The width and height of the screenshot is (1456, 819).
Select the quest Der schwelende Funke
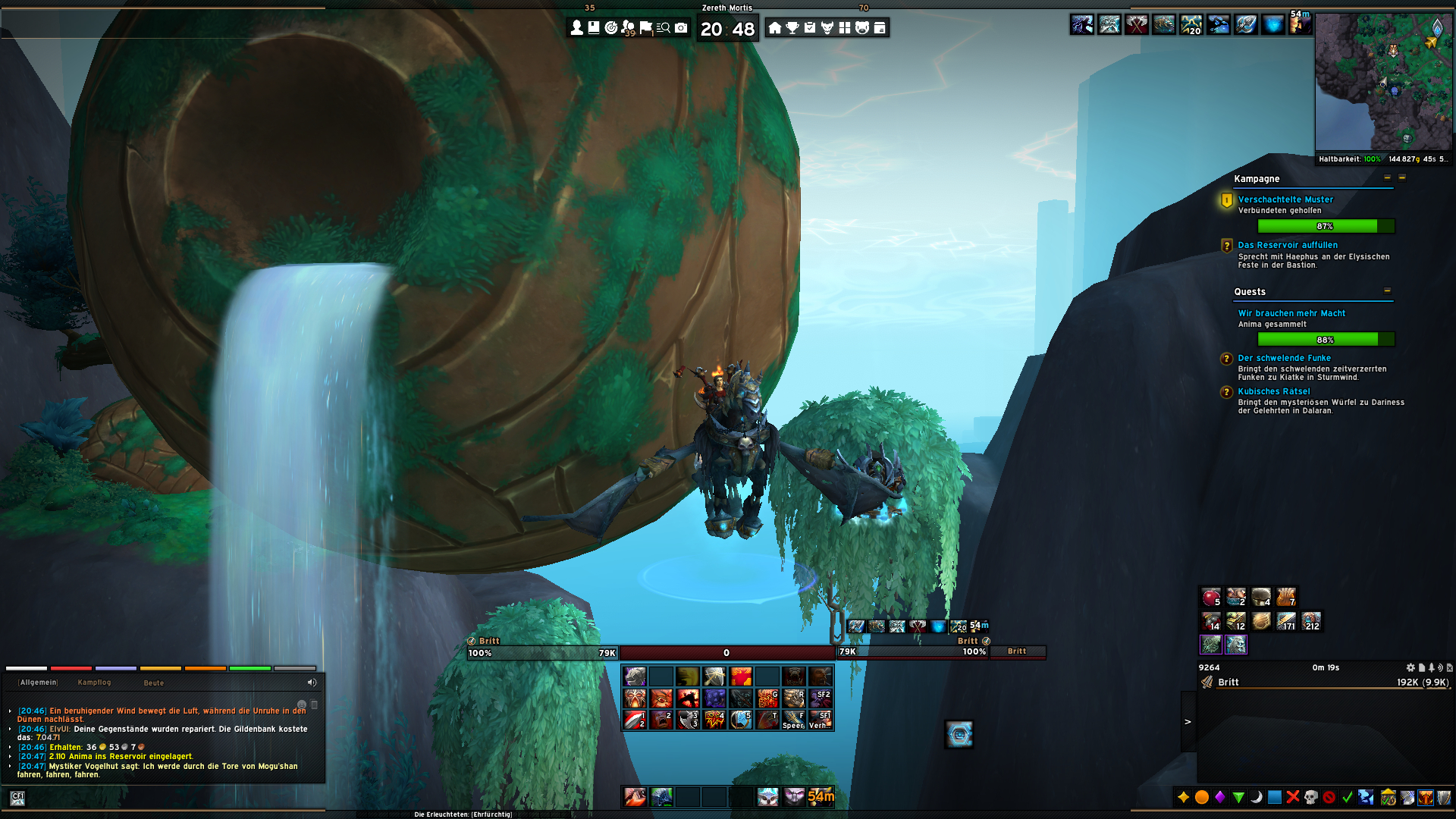pyautogui.click(x=1285, y=357)
